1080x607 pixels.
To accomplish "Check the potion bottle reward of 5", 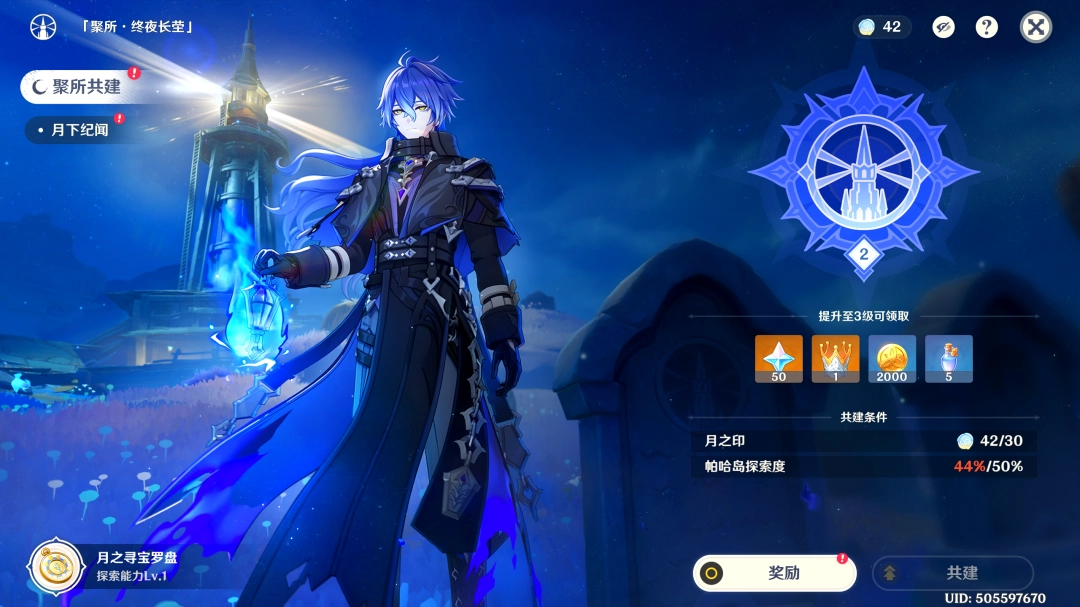I will click(948, 359).
